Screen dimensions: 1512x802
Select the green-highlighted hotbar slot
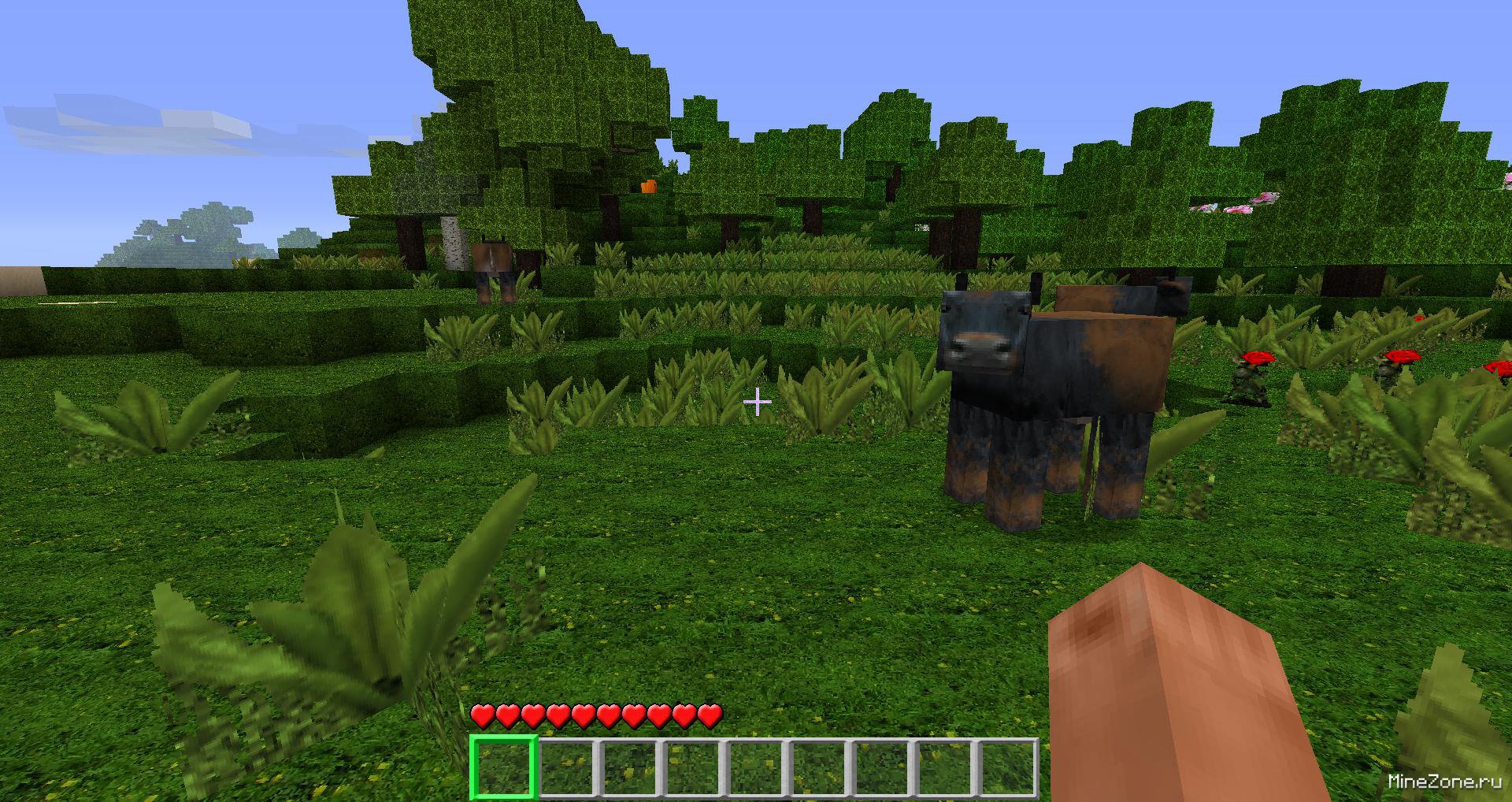pyautogui.click(x=503, y=767)
